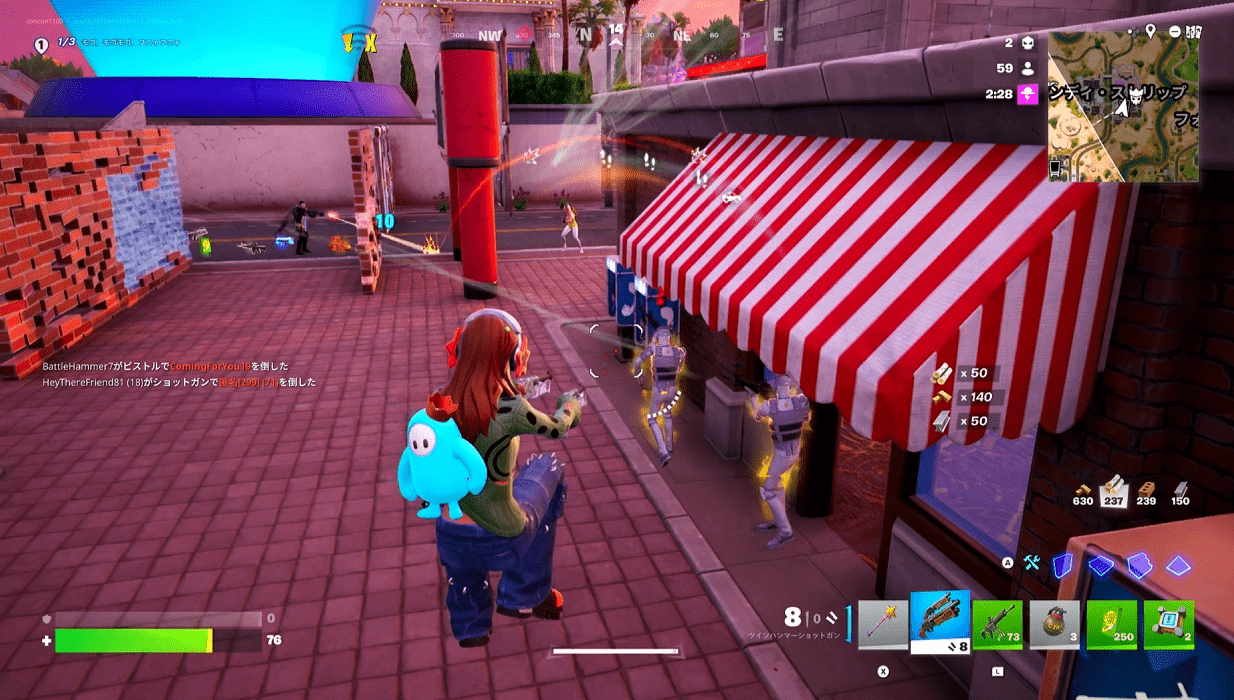Screen dimensions: 1234x700
Task: Select the star wand pickaxe slot
Action: coord(883,625)
